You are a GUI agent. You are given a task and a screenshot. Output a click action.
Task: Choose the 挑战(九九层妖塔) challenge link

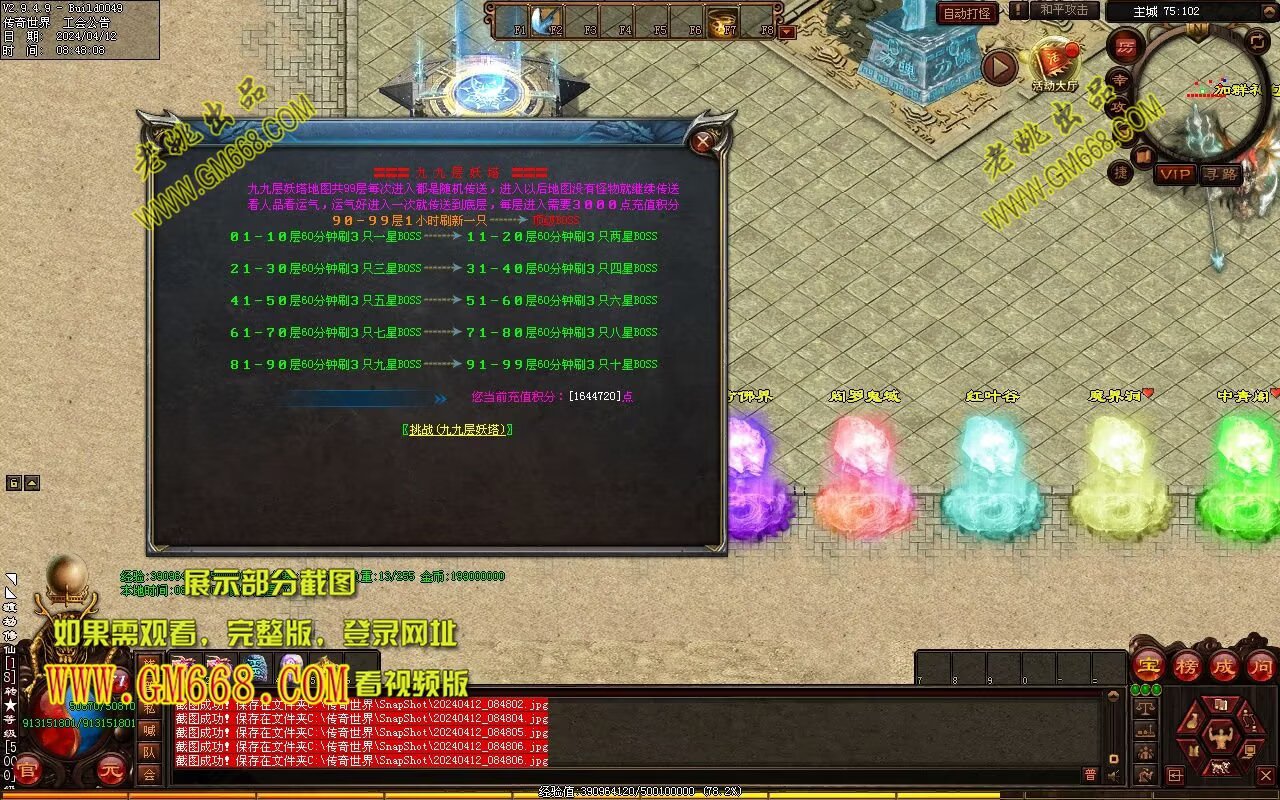458,429
